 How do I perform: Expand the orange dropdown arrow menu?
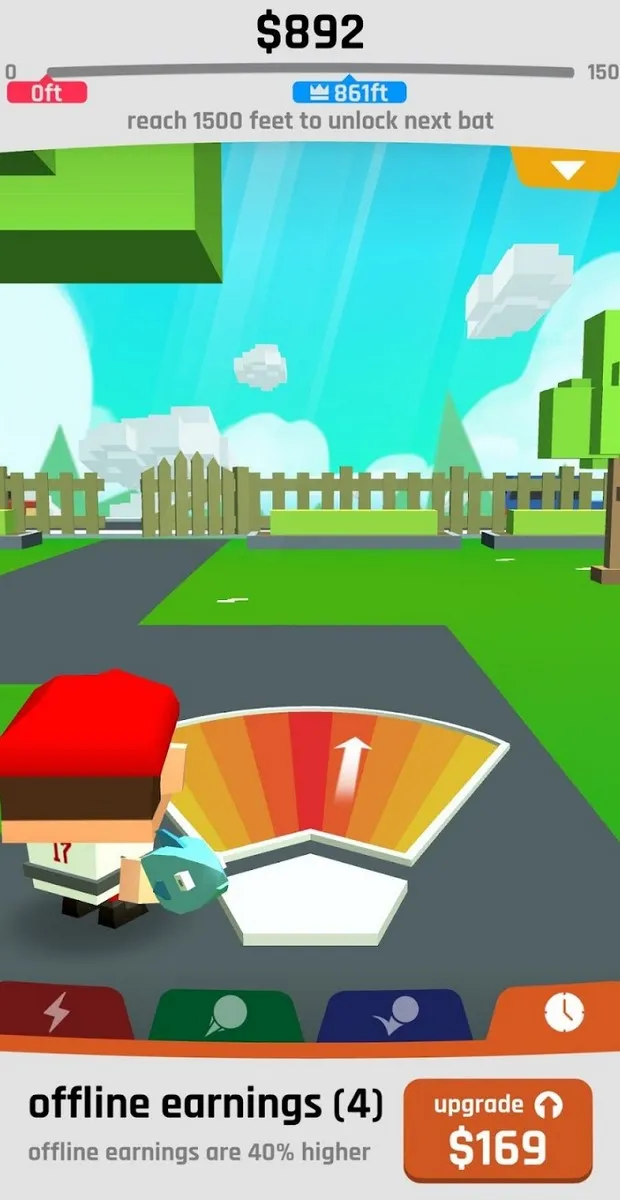coord(566,168)
